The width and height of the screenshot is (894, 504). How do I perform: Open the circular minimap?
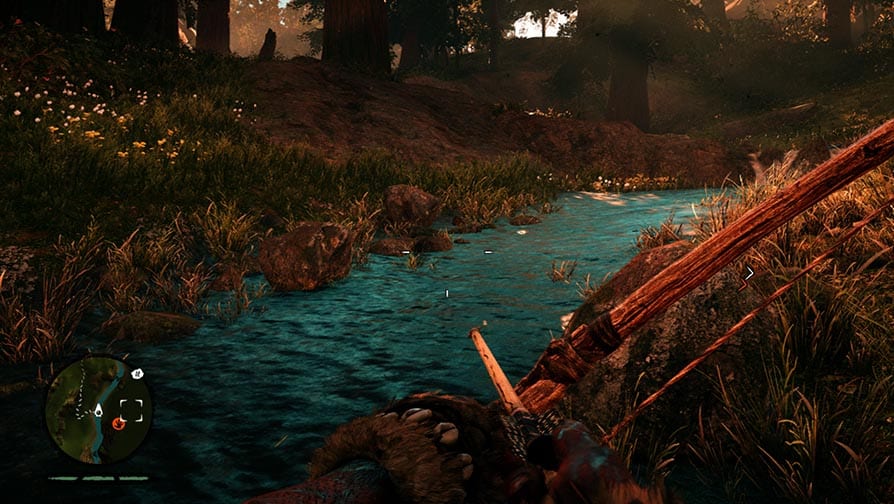pos(98,409)
